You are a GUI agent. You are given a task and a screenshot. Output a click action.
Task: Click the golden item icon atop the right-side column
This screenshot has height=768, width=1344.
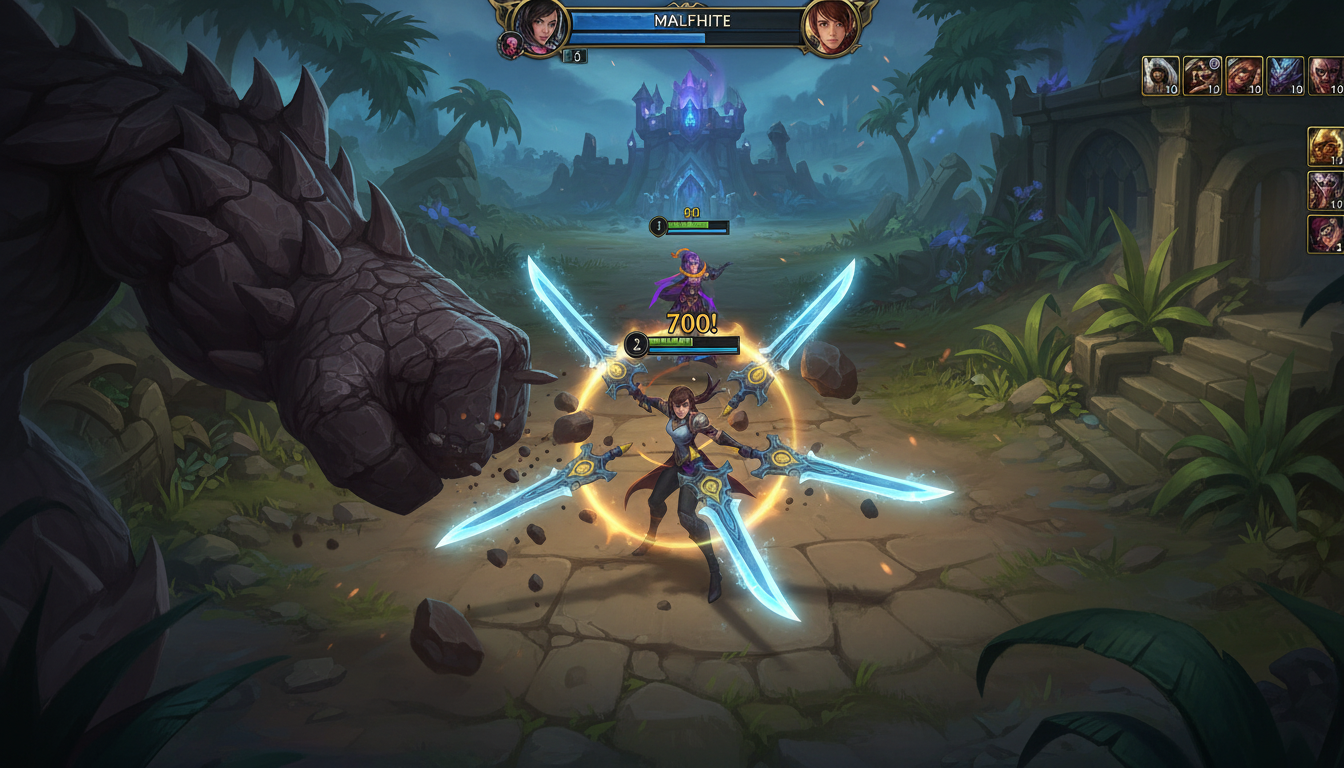1325,145
